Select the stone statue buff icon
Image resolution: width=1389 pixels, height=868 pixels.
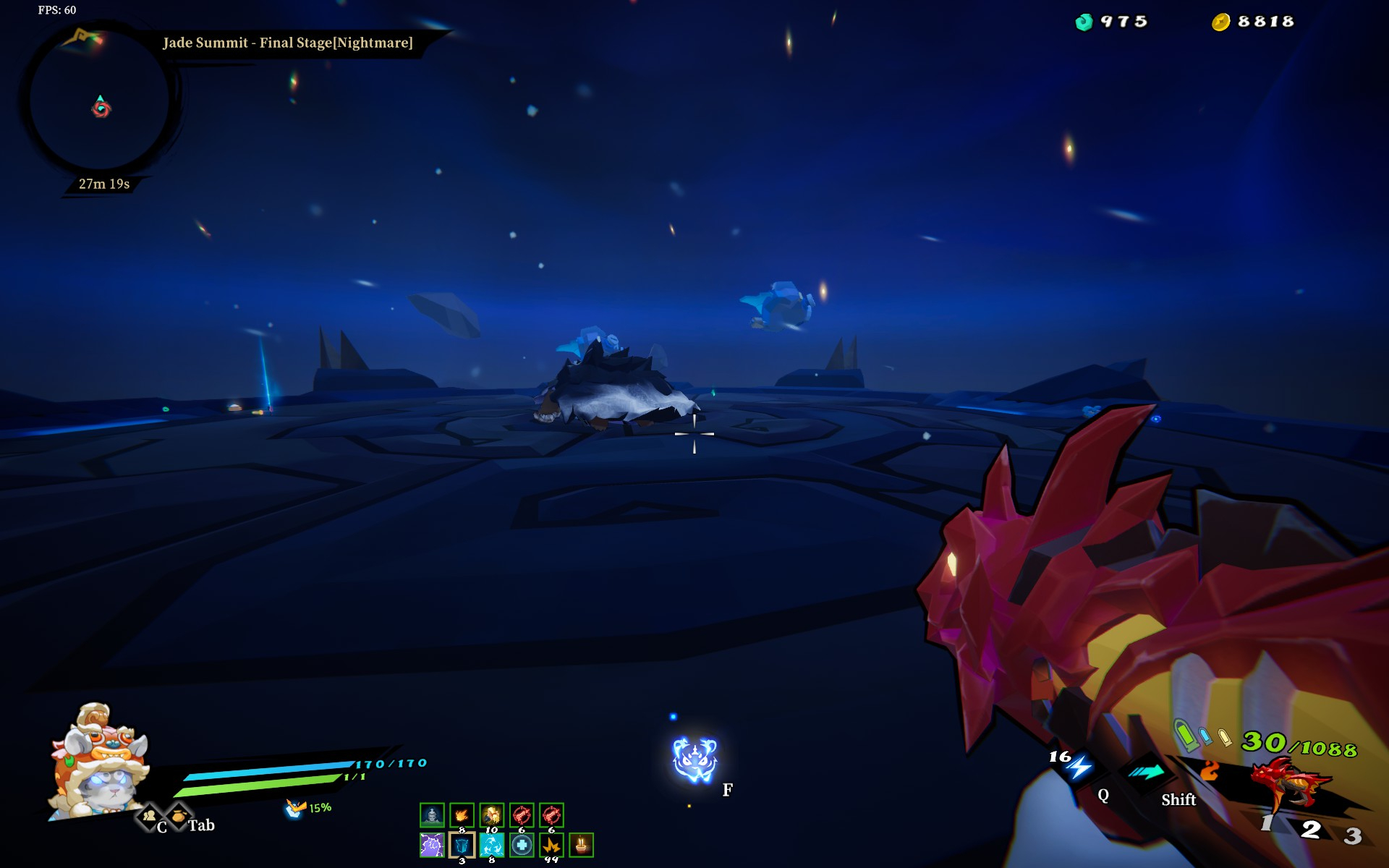[432, 815]
